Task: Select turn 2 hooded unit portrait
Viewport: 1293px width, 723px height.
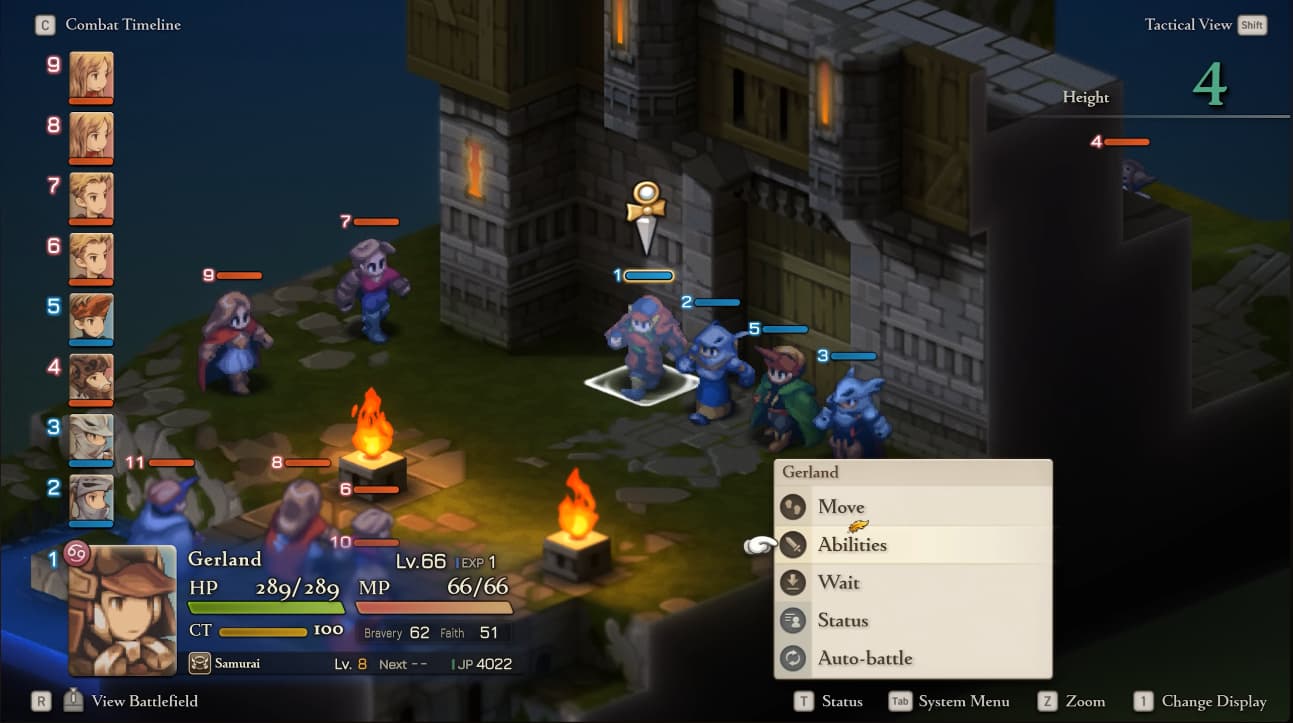Action: 91,498
